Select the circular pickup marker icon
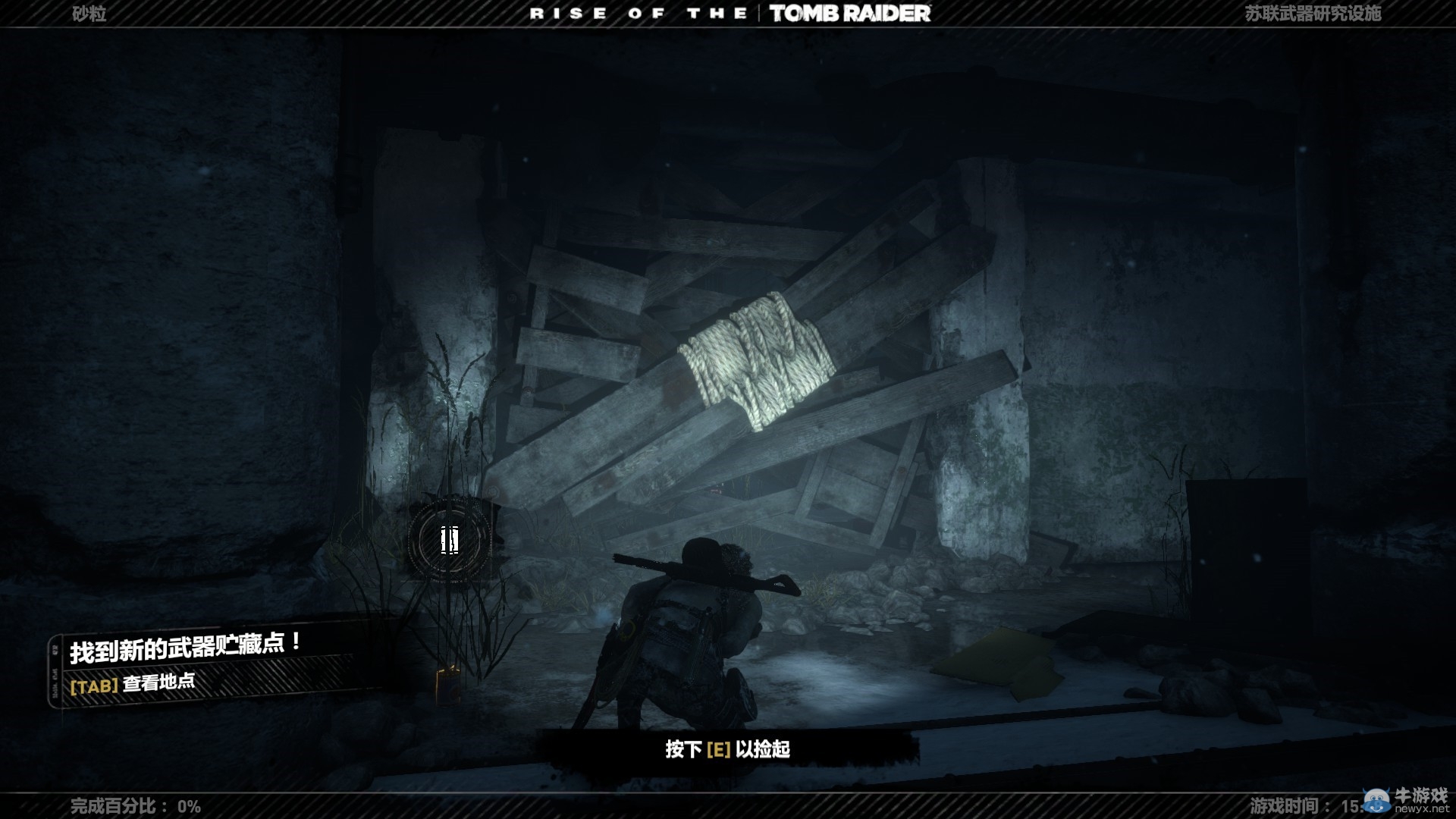The width and height of the screenshot is (1456, 819). point(450,540)
